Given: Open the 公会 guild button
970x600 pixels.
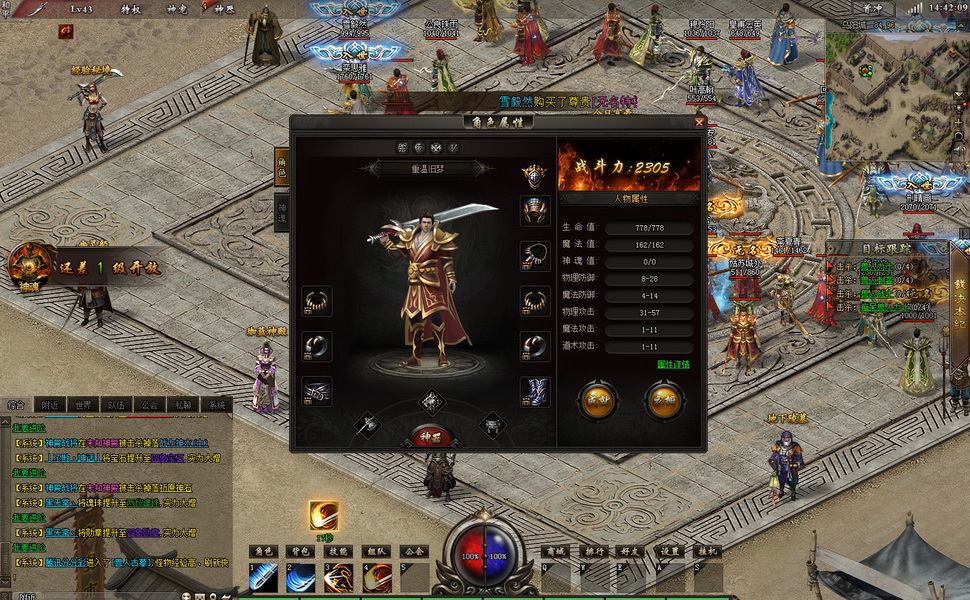Looking at the screenshot, I should (x=414, y=551).
